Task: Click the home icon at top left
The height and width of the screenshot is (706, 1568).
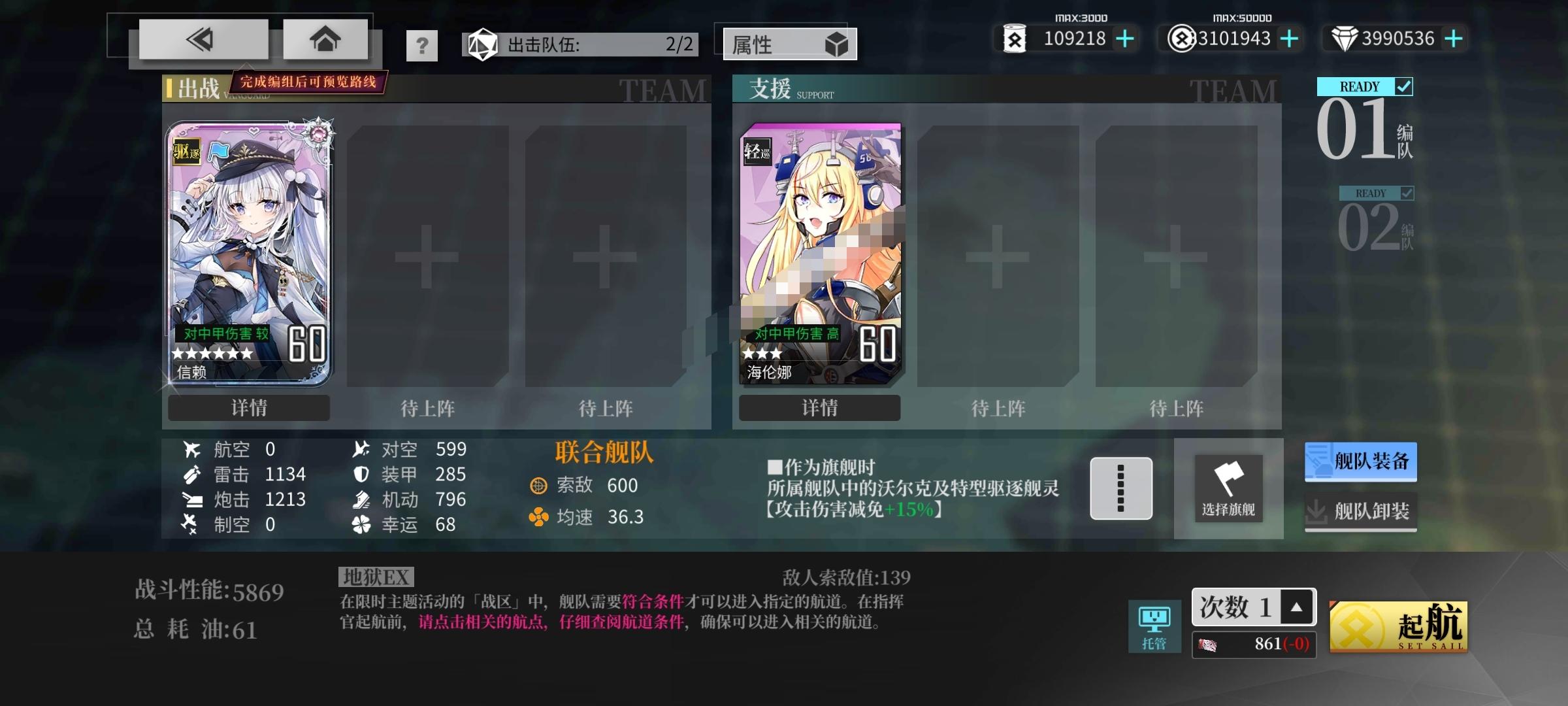Action: click(325, 38)
